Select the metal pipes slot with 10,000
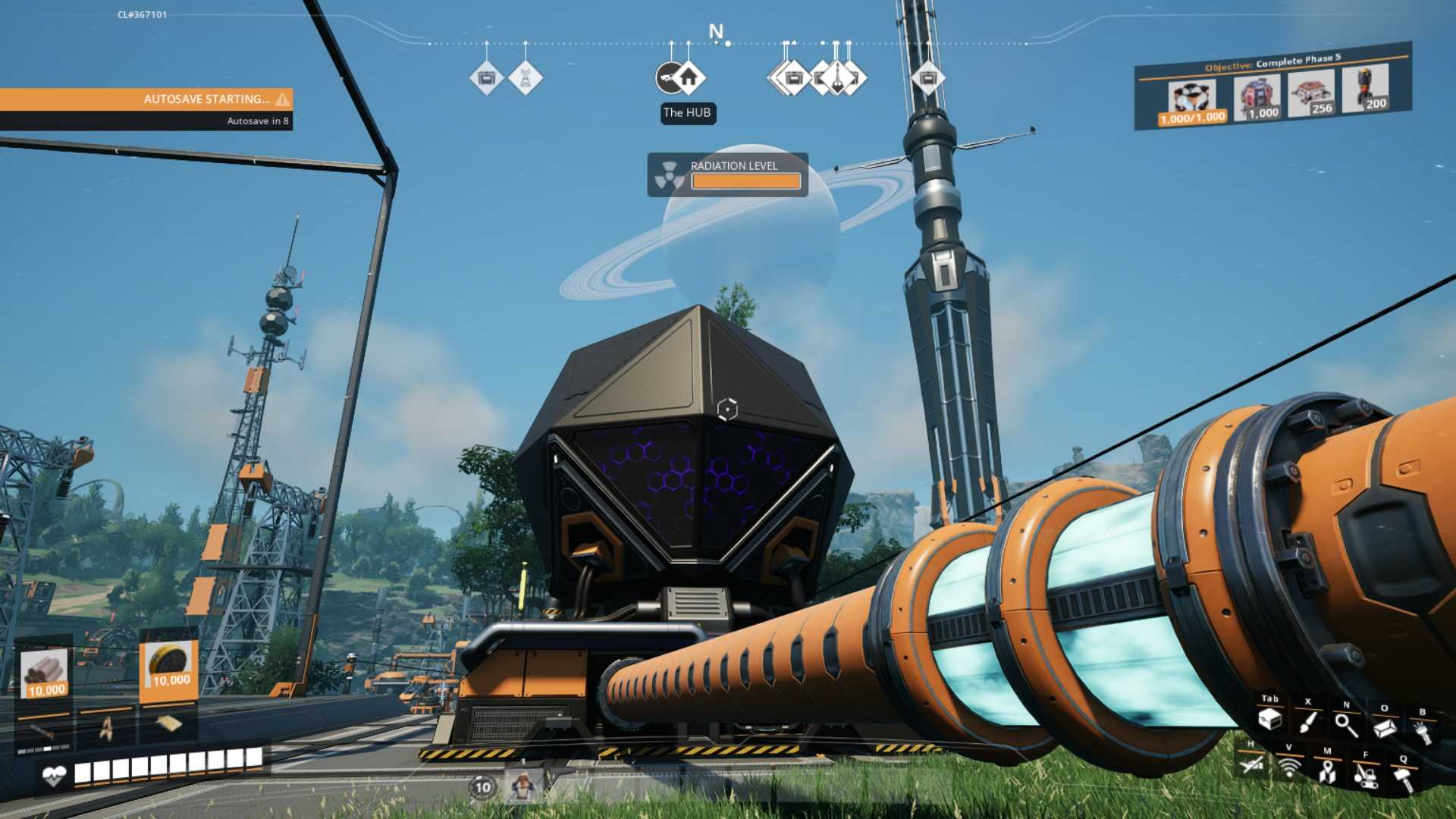The width and height of the screenshot is (1456, 819). [45, 673]
